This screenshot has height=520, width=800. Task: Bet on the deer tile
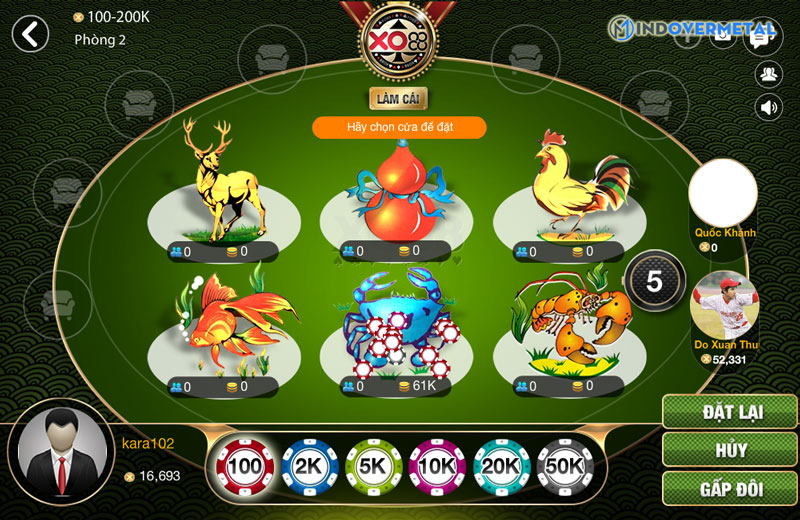(x=223, y=190)
